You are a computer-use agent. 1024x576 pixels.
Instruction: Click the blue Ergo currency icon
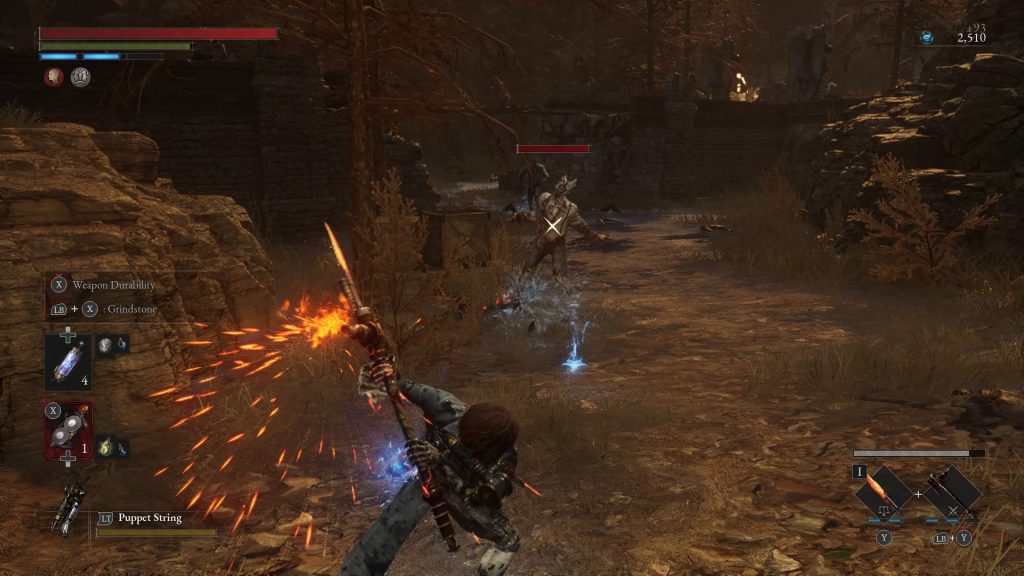coord(927,37)
